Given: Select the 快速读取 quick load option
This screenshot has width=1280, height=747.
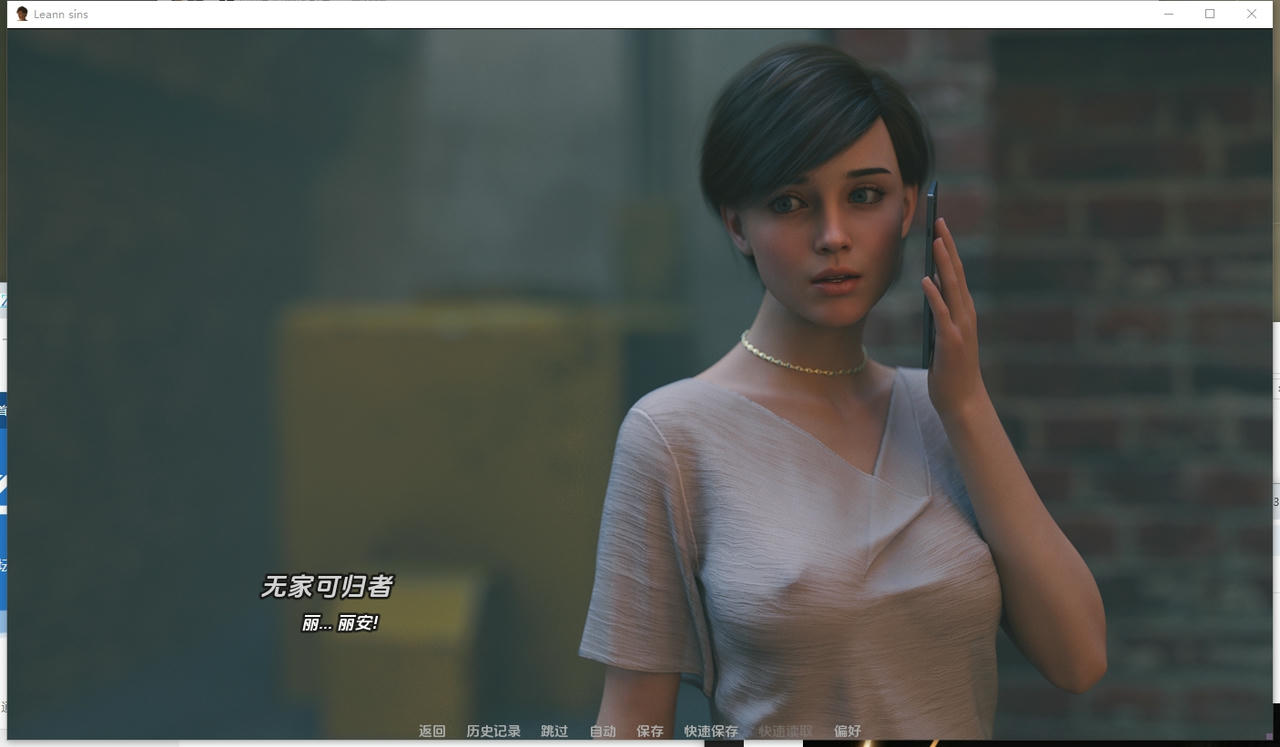Looking at the screenshot, I should click(785, 731).
